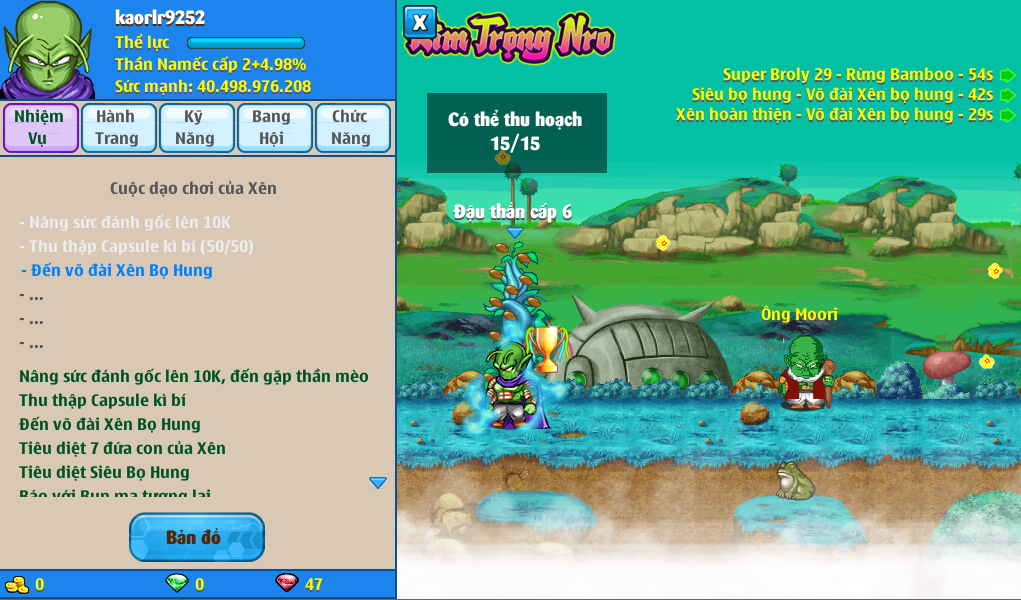
Task: Choose the Xên hoàn thiện boss notice arrow
Action: (1007, 115)
